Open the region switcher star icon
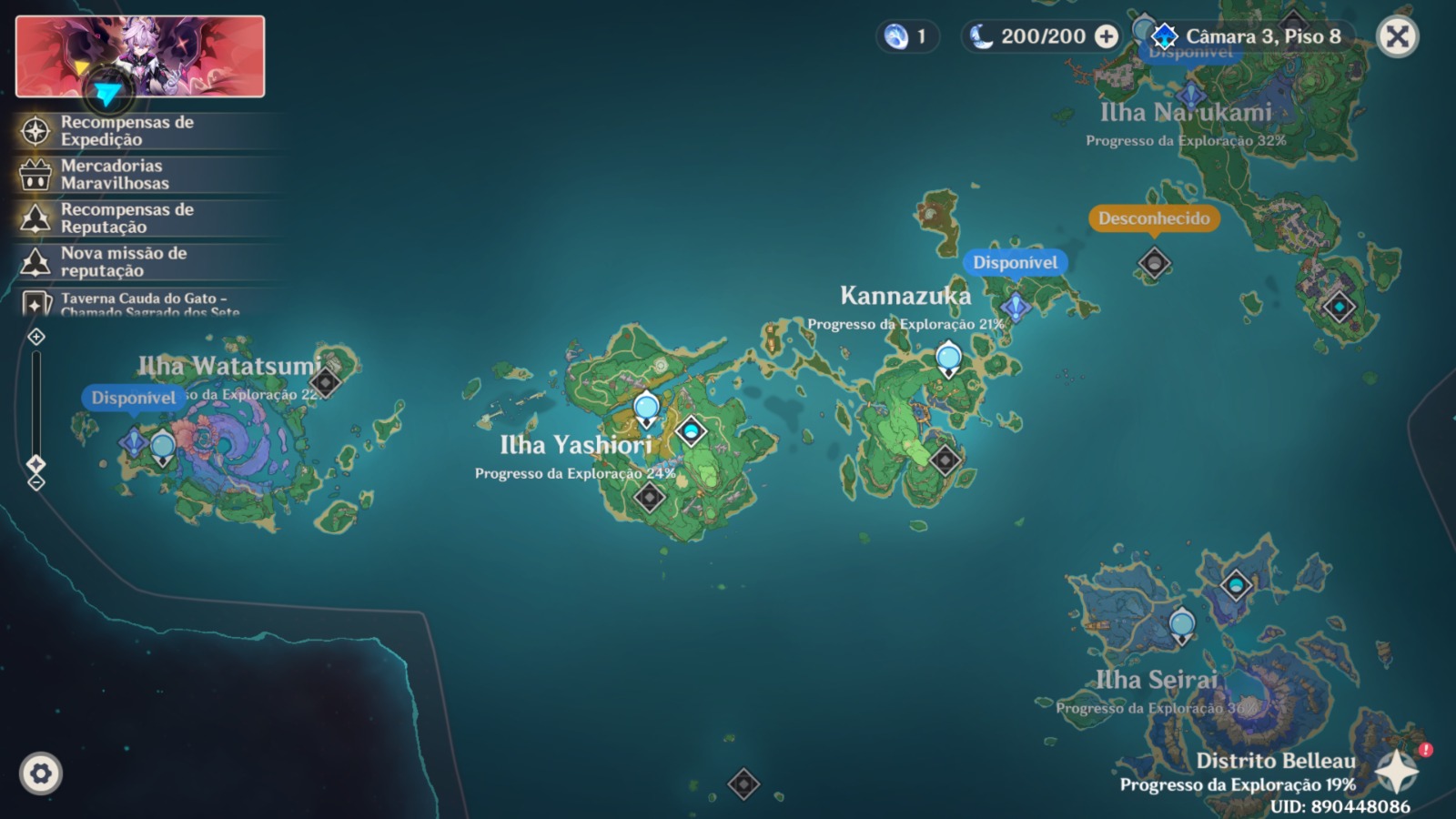The height and width of the screenshot is (819, 1456). coord(1396,772)
